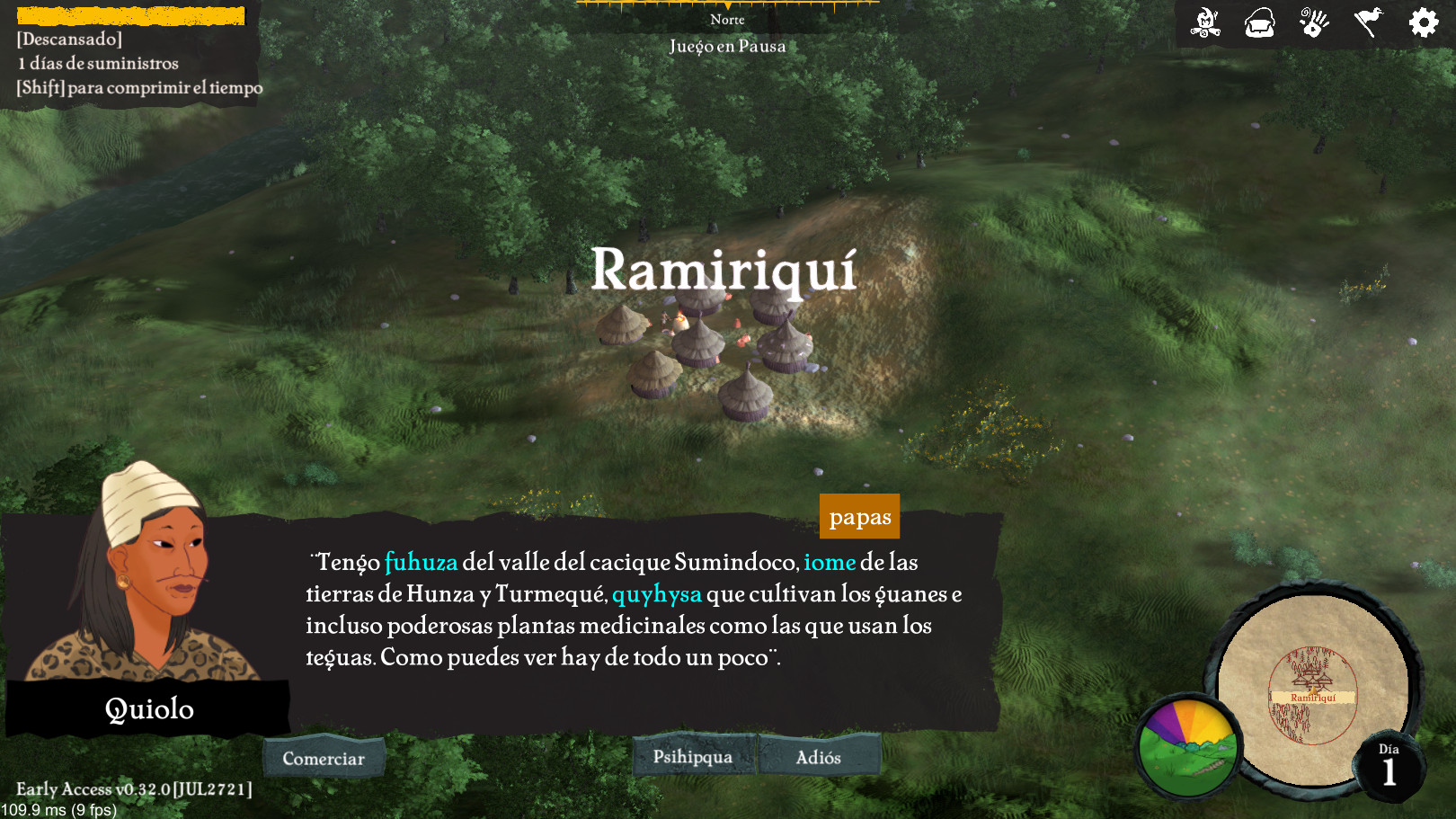Viewport: 1456px width, 819px height.
Task: Click the highlighted word iome in the dialogue
Action: click(x=830, y=563)
